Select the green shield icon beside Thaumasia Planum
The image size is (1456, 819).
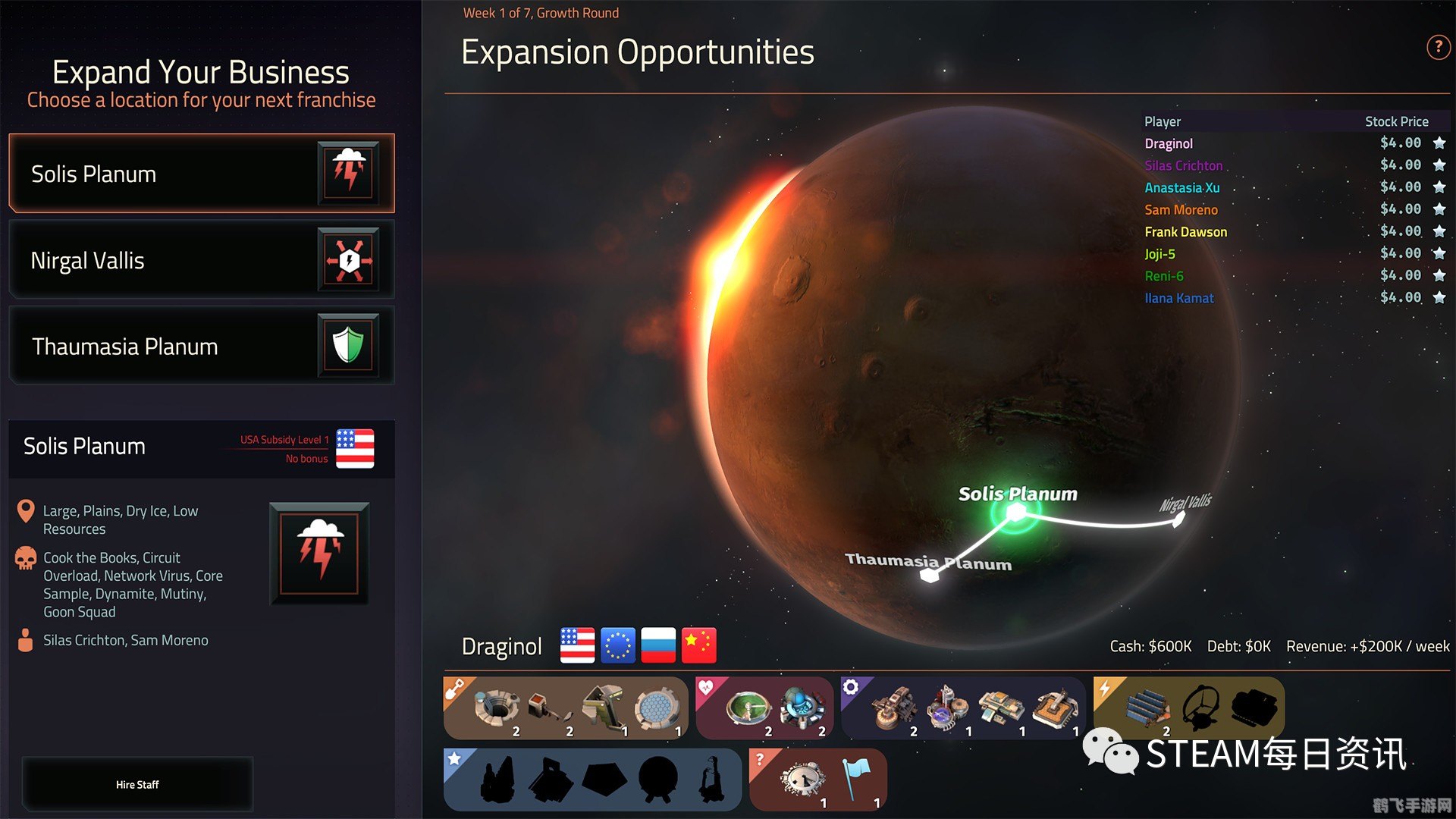point(349,345)
